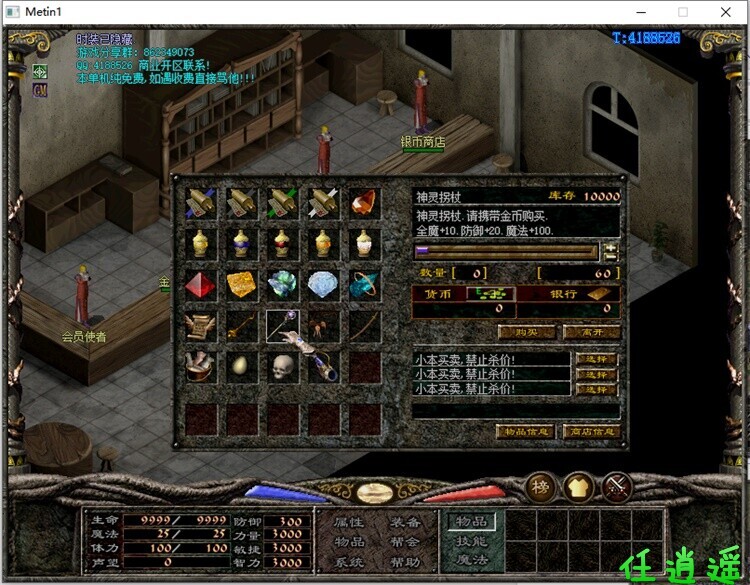Select the skull item in the shop
The width and height of the screenshot is (750, 585).
[283, 367]
